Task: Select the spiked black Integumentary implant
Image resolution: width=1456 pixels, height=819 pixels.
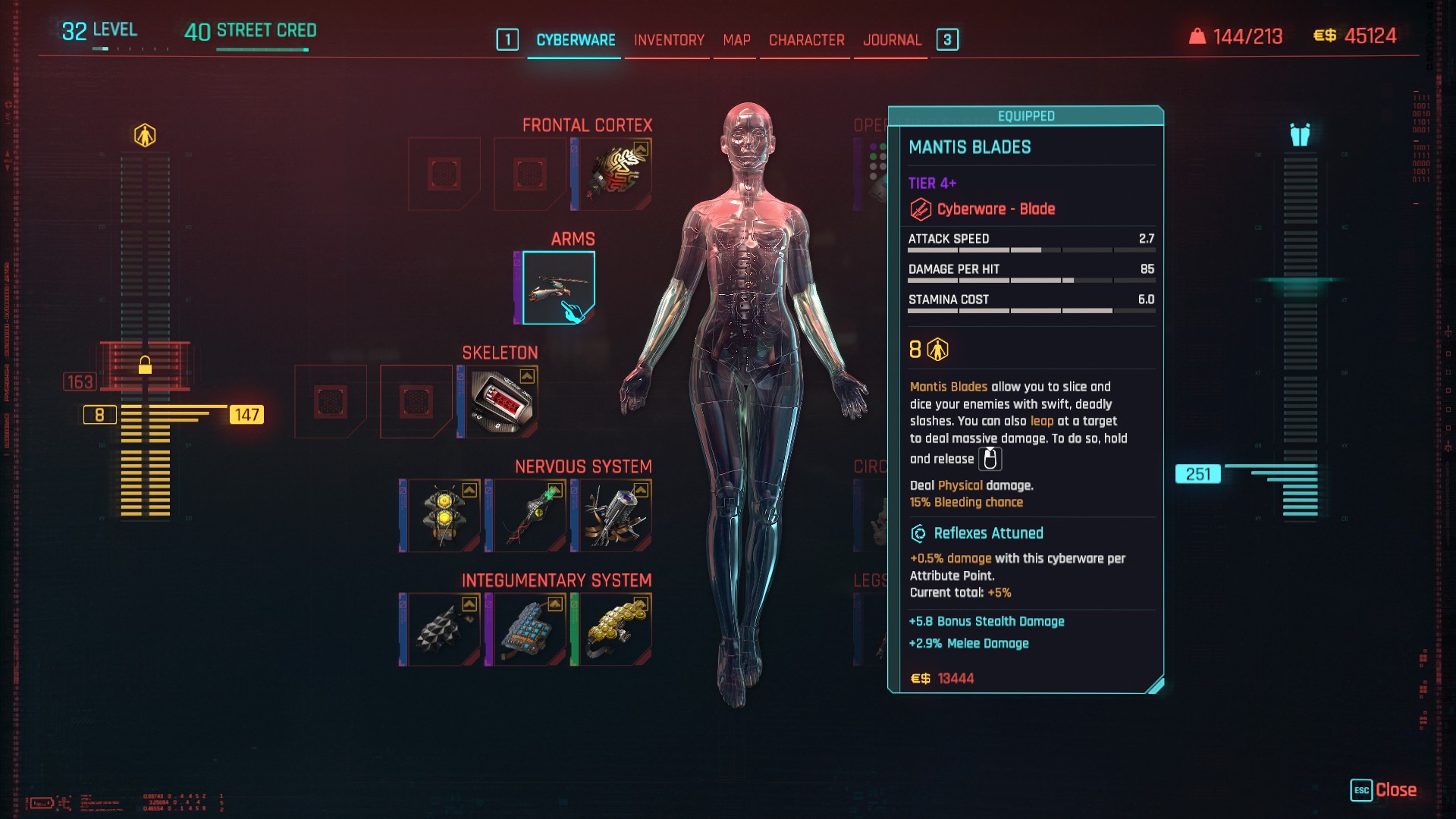Action: [443, 629]
